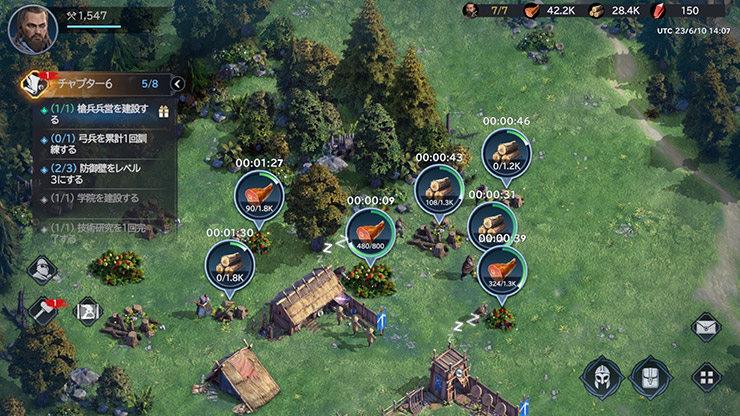Open the bearded commander profile portrait

point(32,28)
